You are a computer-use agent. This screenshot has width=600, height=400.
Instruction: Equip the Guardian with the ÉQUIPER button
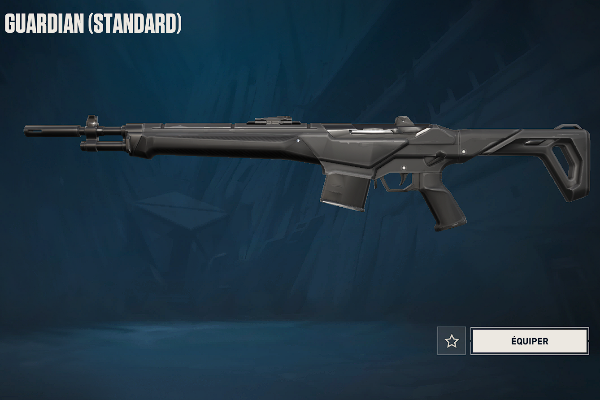click(x=529, y=341)
